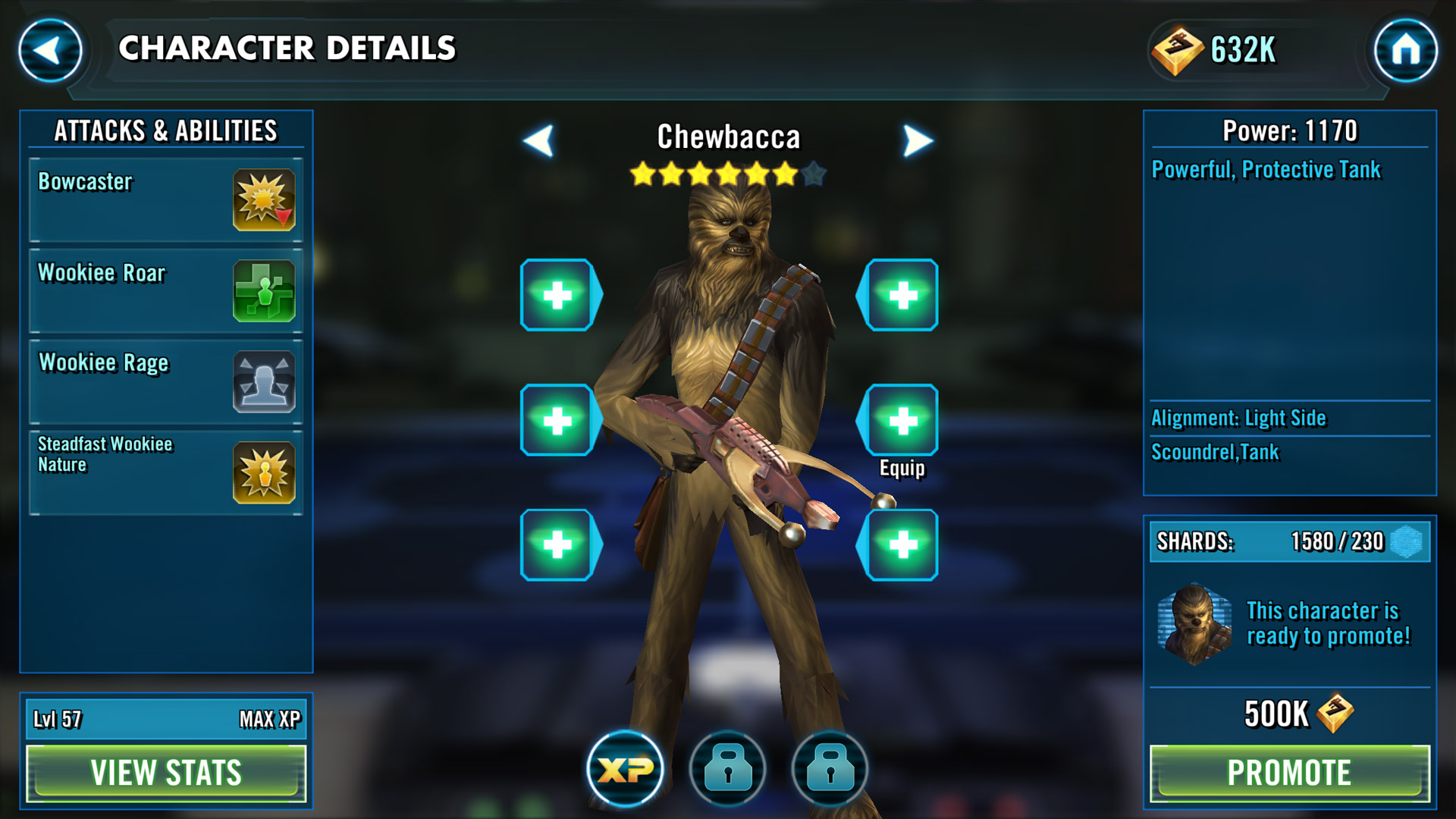Viewport: 1456px width, 819px height.
Task: Tap the 632K credits counter
Action: (1217, 51)
